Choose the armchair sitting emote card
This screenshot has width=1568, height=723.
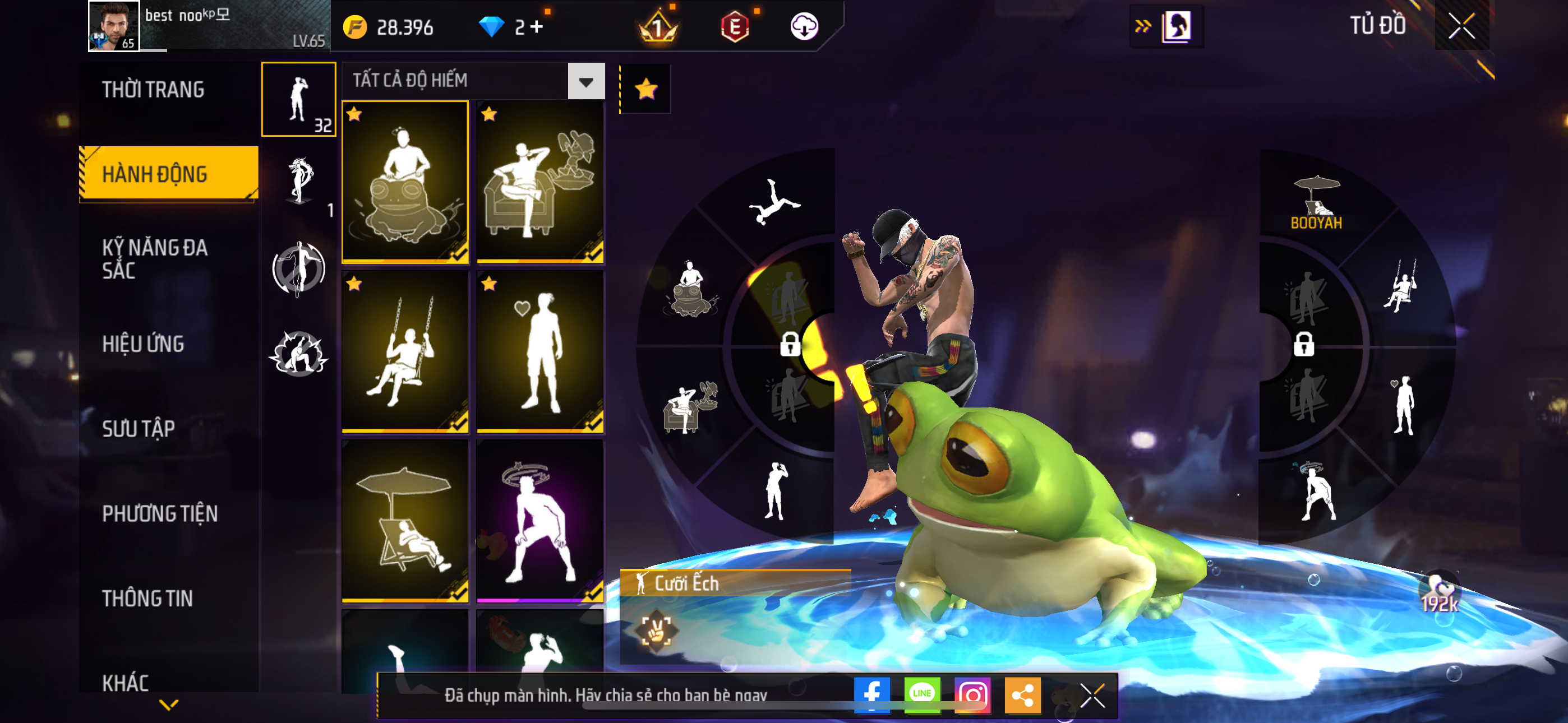[x=540, y=183]
